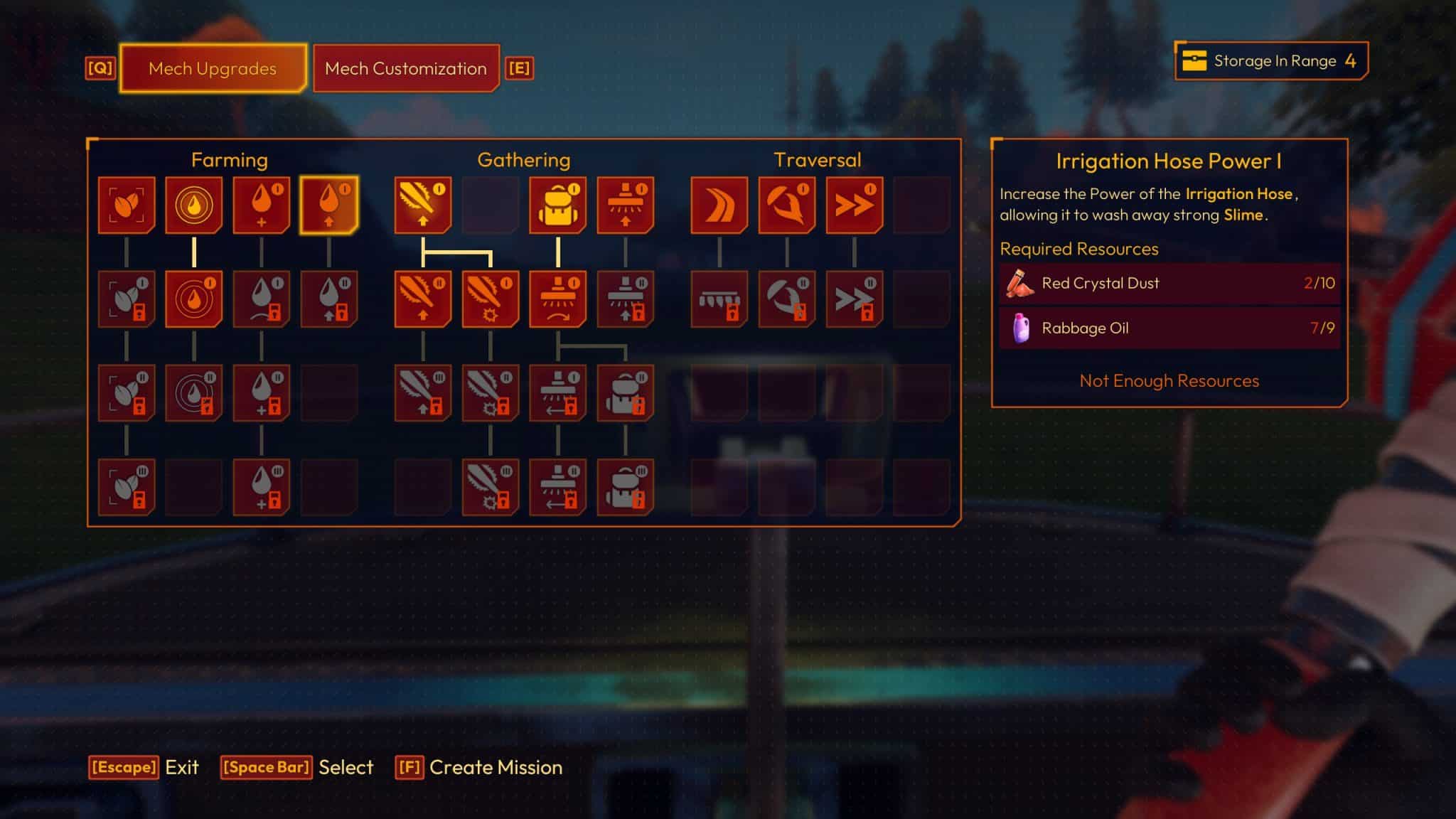This screenshot has width=1456, height=819.
Task: Select the saw blade power upgrade in Gathering
Action: (423, 206)
